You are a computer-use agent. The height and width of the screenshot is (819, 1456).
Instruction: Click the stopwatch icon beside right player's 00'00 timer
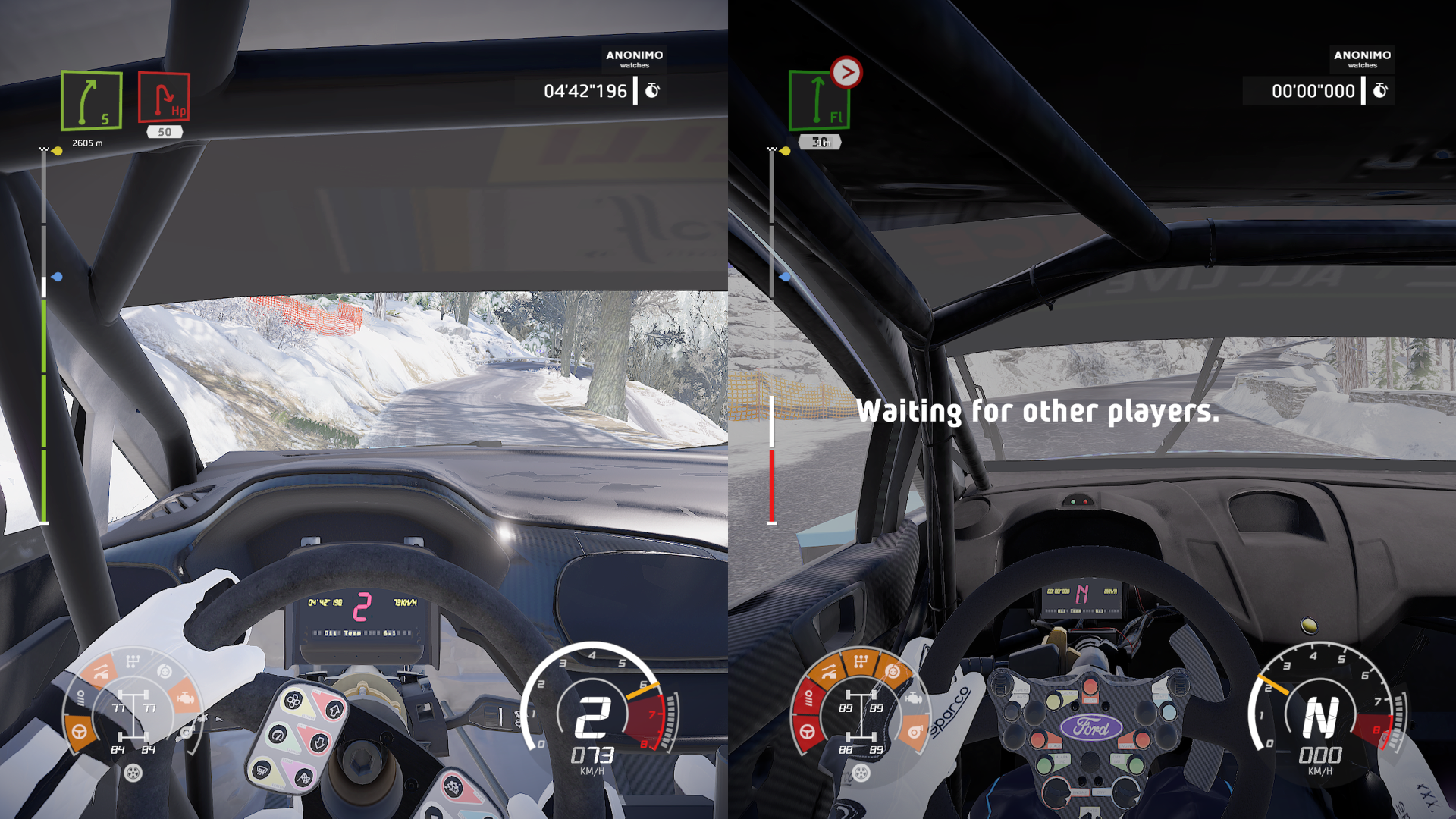1380,90
